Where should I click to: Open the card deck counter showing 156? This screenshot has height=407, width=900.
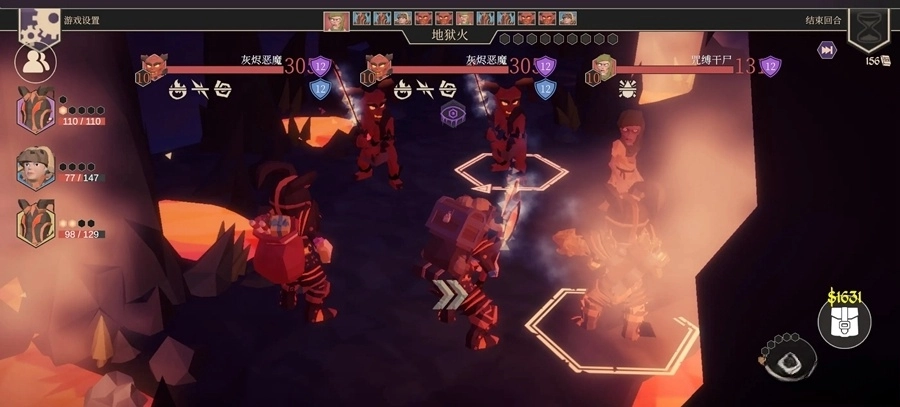tap(878, 61)
